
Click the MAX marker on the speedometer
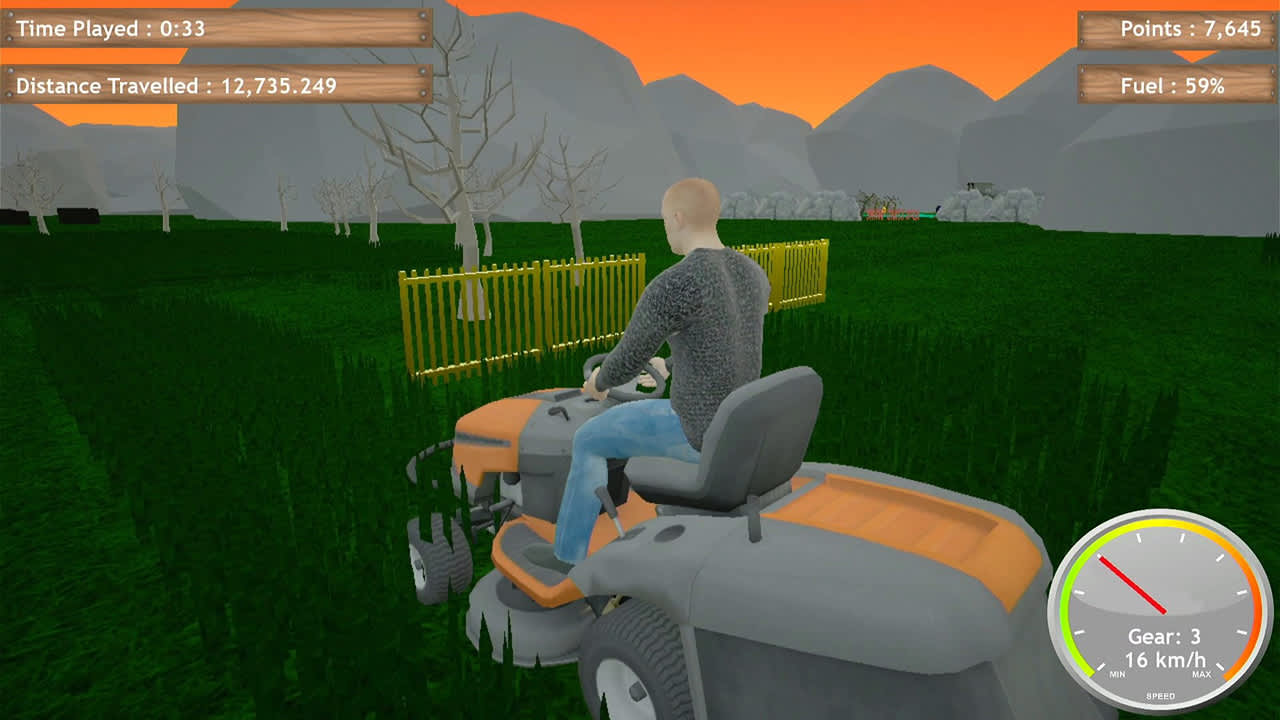pos(1202,674)
